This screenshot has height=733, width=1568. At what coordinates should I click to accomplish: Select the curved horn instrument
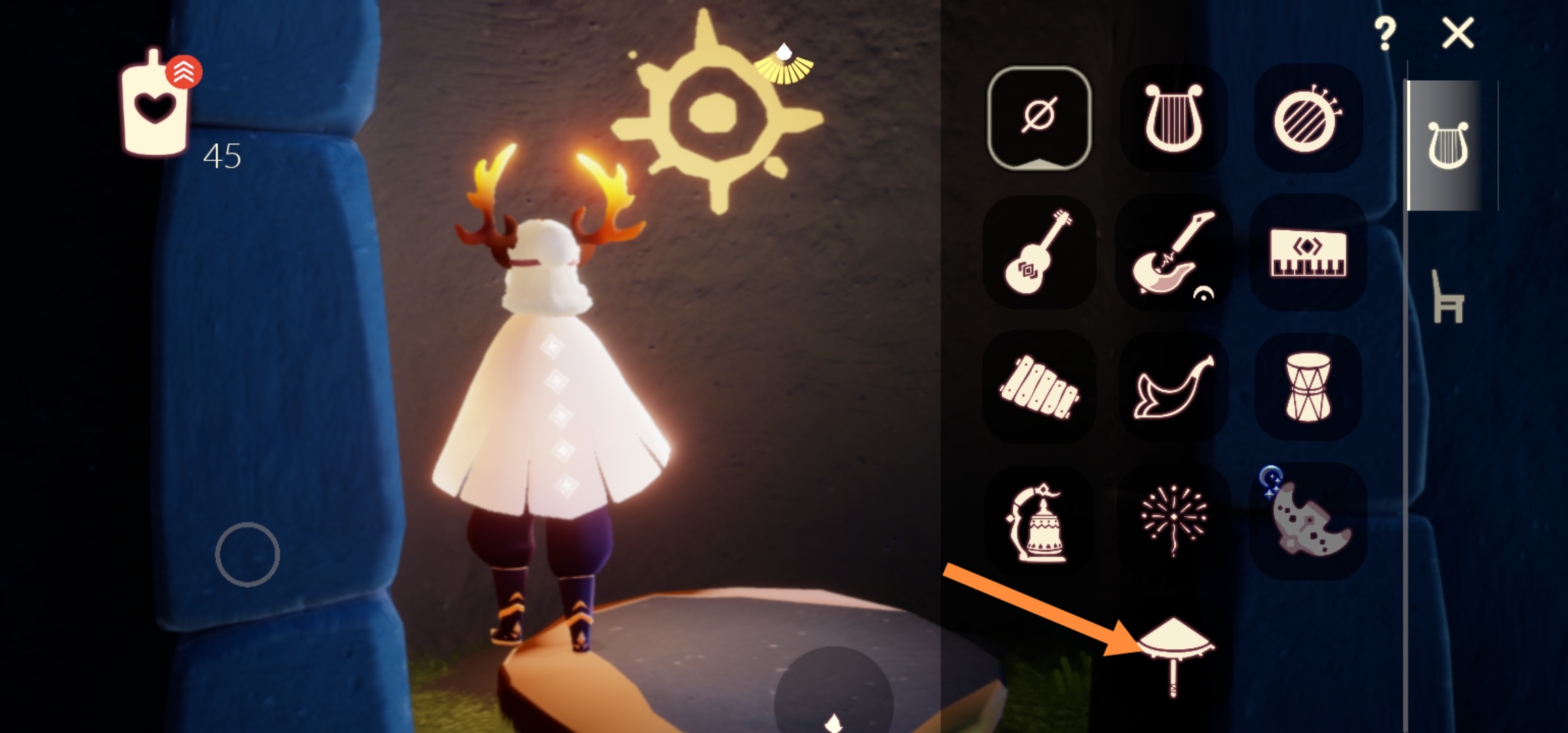point(1173,387)
